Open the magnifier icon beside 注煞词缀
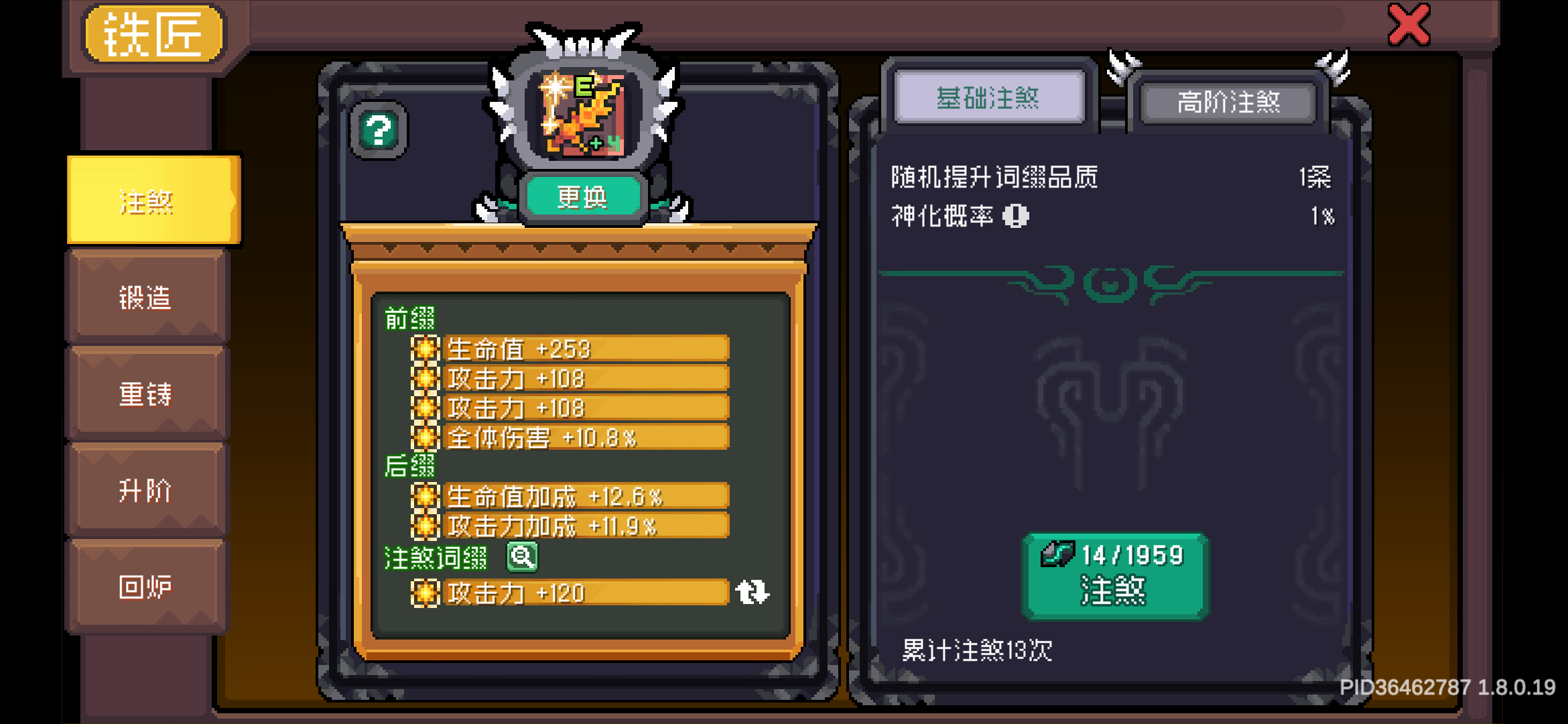This screenshot has height=724, width=1568. pos(523,558)
